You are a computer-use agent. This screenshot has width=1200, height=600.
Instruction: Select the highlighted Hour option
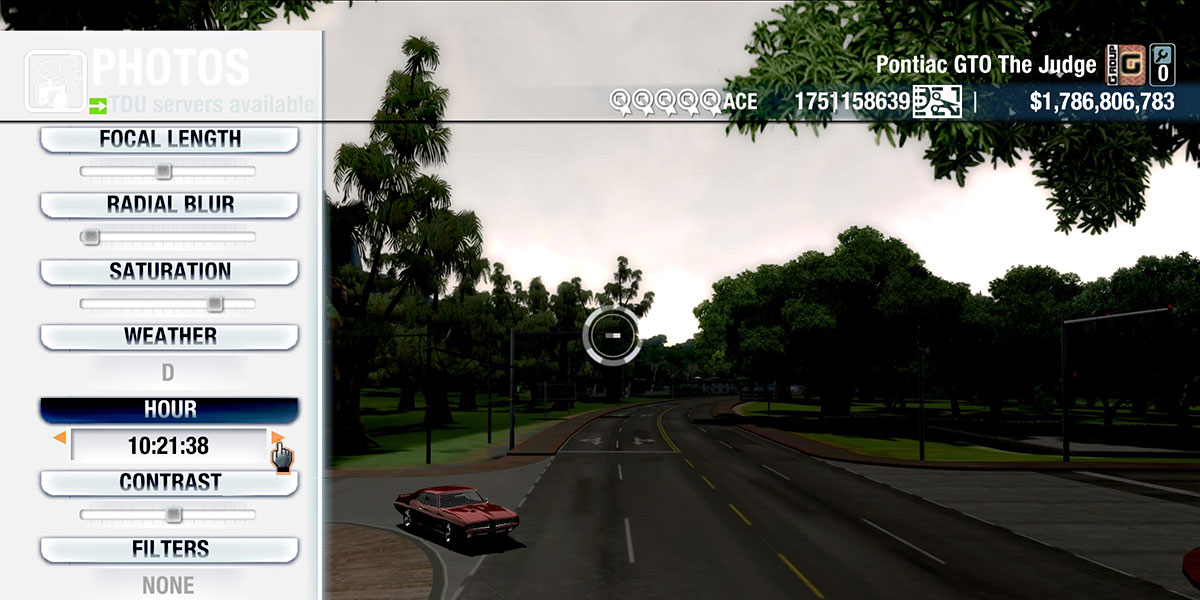click(x=169, y=410)
